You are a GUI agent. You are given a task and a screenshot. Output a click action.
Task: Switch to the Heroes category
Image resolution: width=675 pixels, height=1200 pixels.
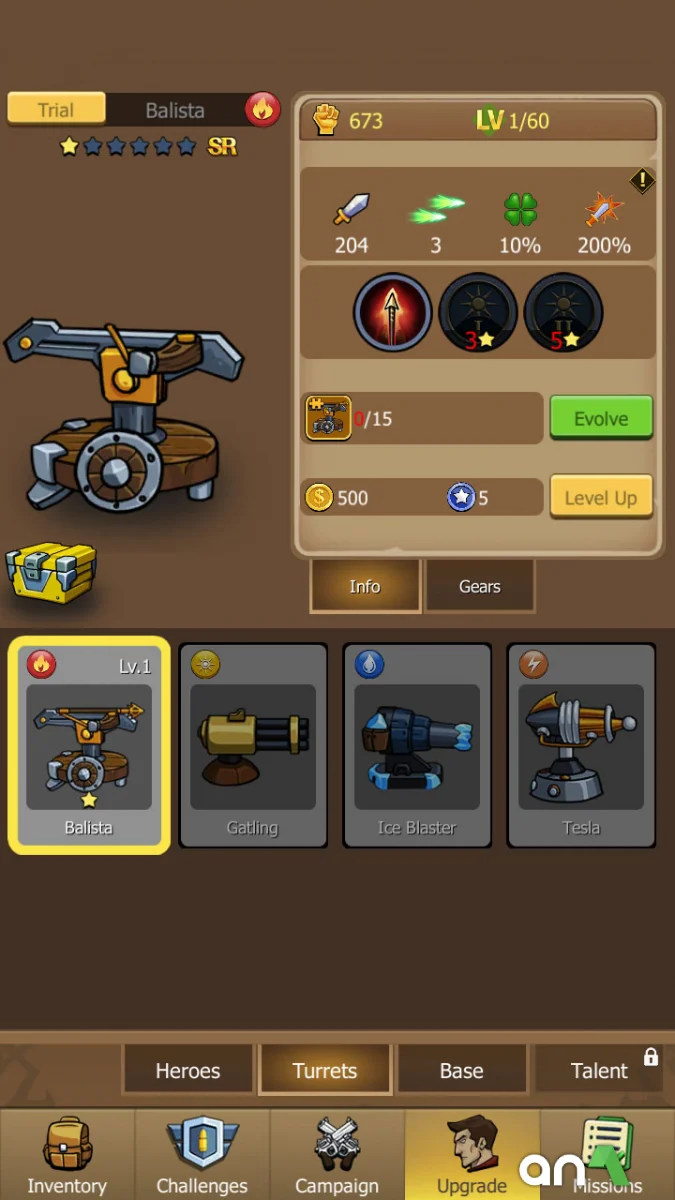(187, 1071)
